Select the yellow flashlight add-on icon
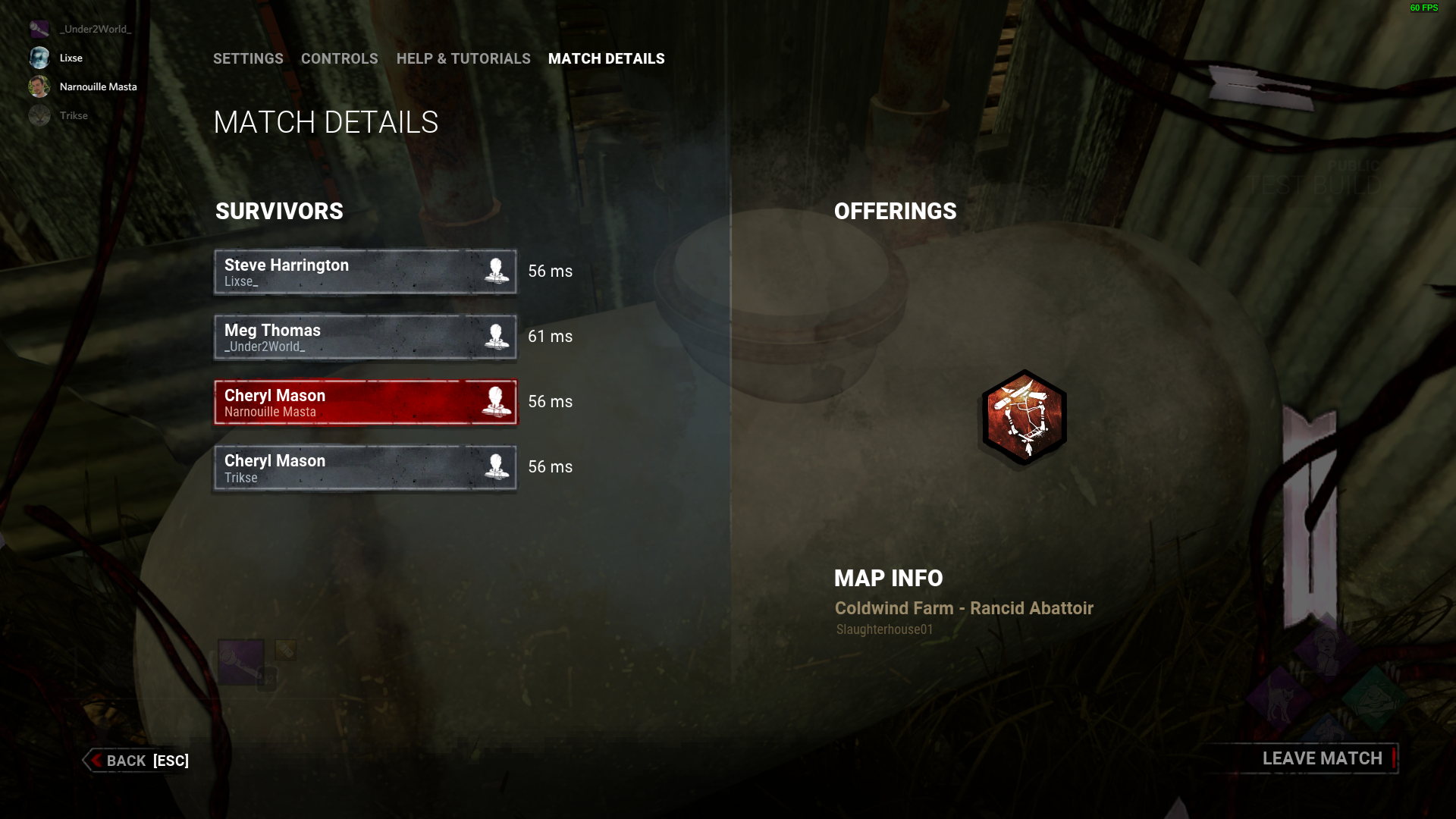This screenshot has width=1456, height=819. pos(285,649)
